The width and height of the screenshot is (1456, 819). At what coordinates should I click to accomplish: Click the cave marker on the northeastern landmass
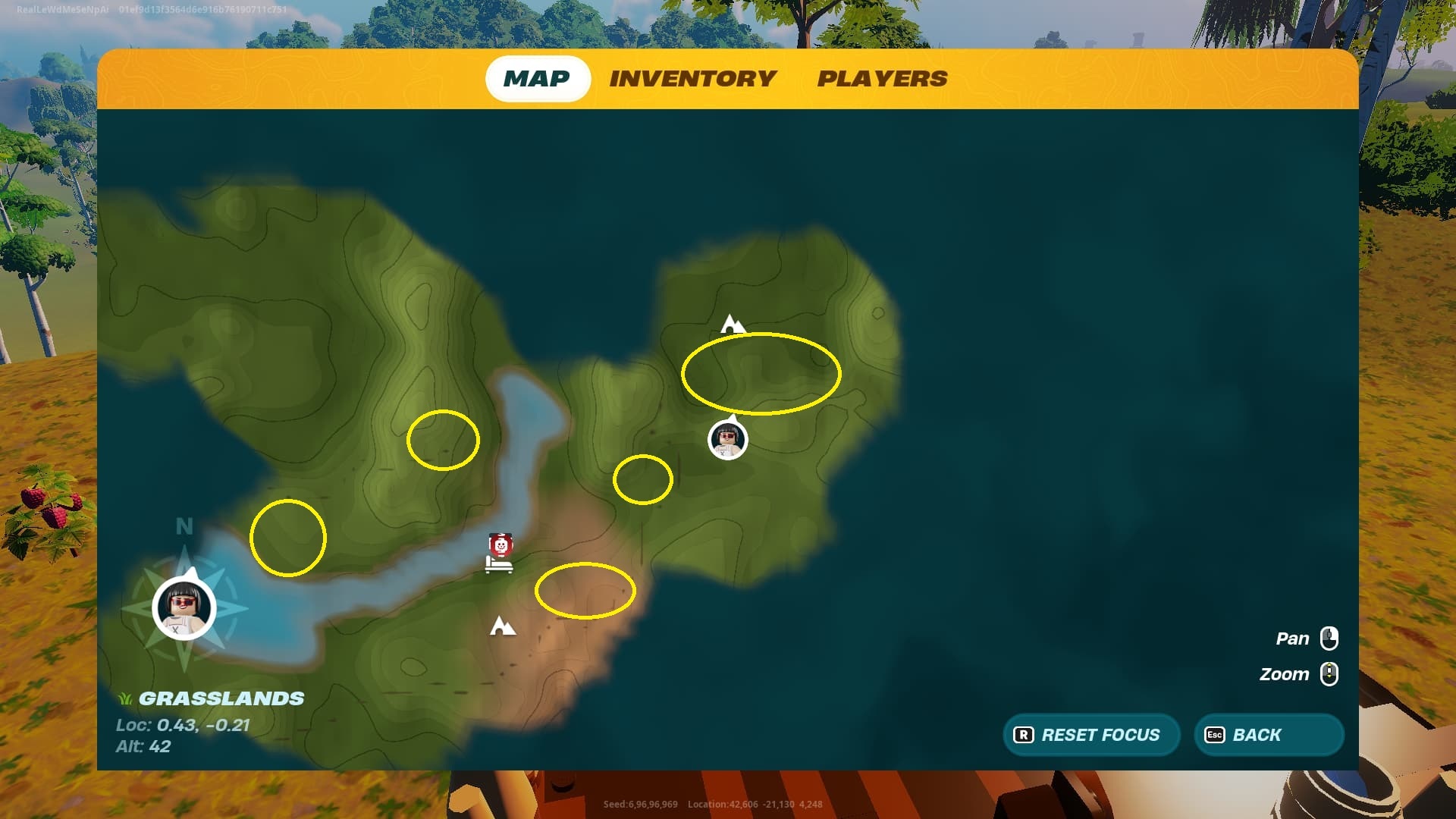click(732, 325)
